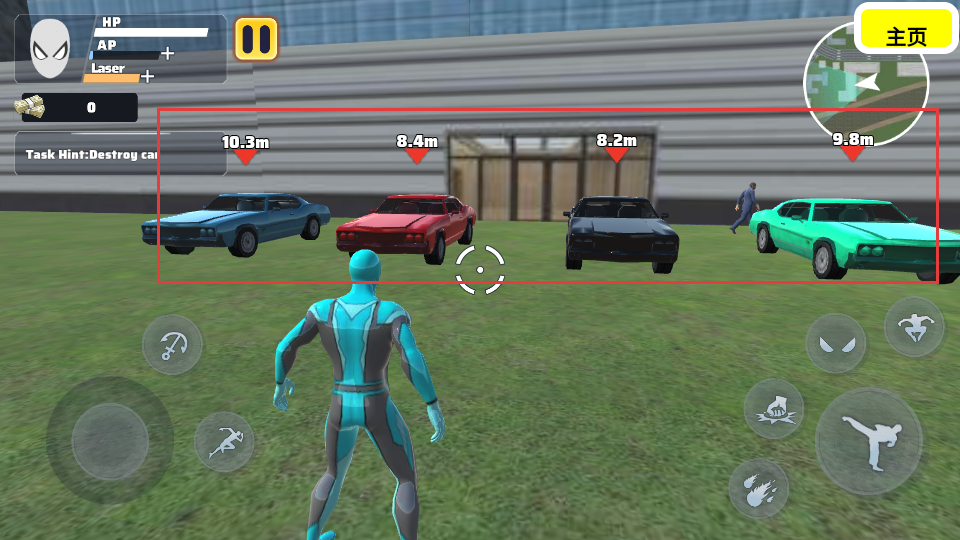
Task: Select the white mask hero portrait
Action: pyautogui.click(x=50, y=48)
